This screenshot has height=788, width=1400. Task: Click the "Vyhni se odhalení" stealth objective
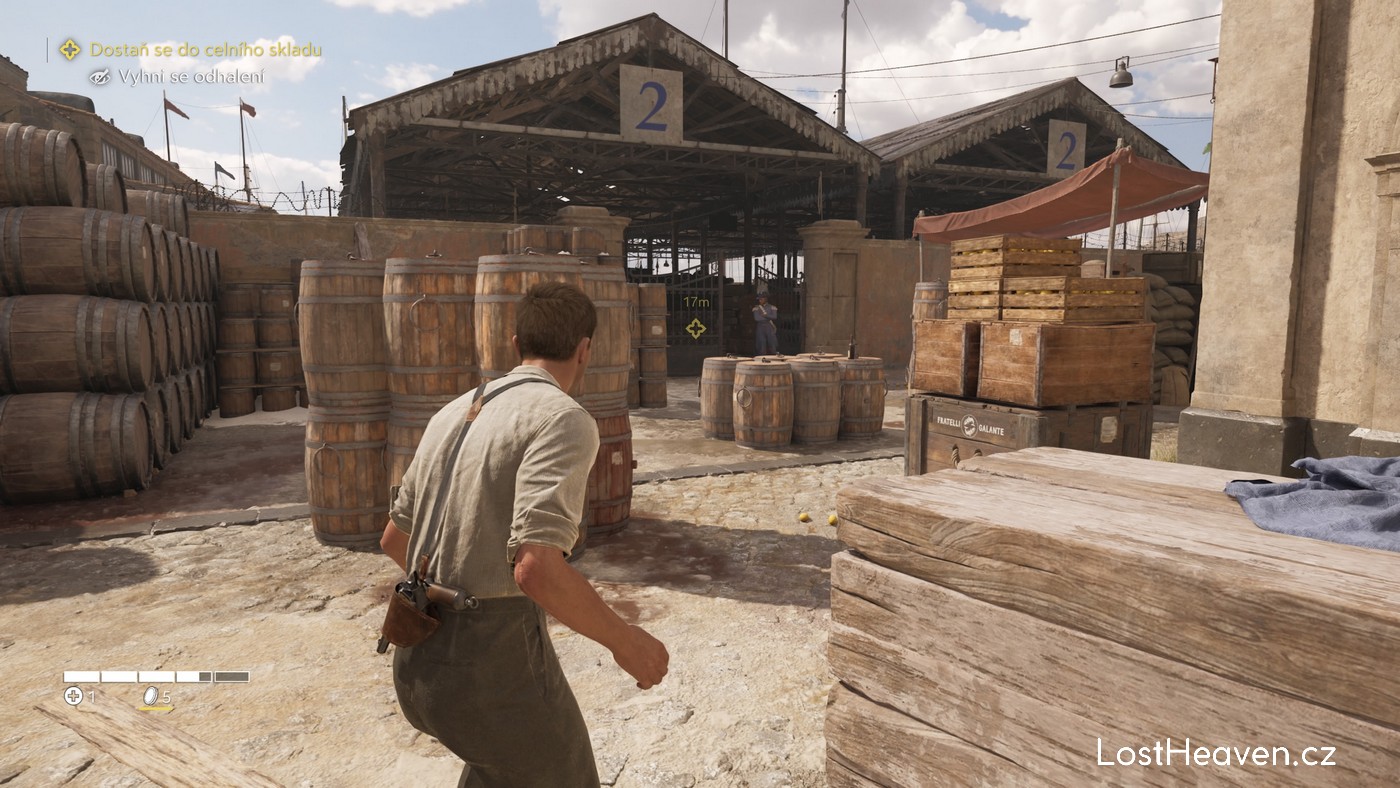(190, 76)
